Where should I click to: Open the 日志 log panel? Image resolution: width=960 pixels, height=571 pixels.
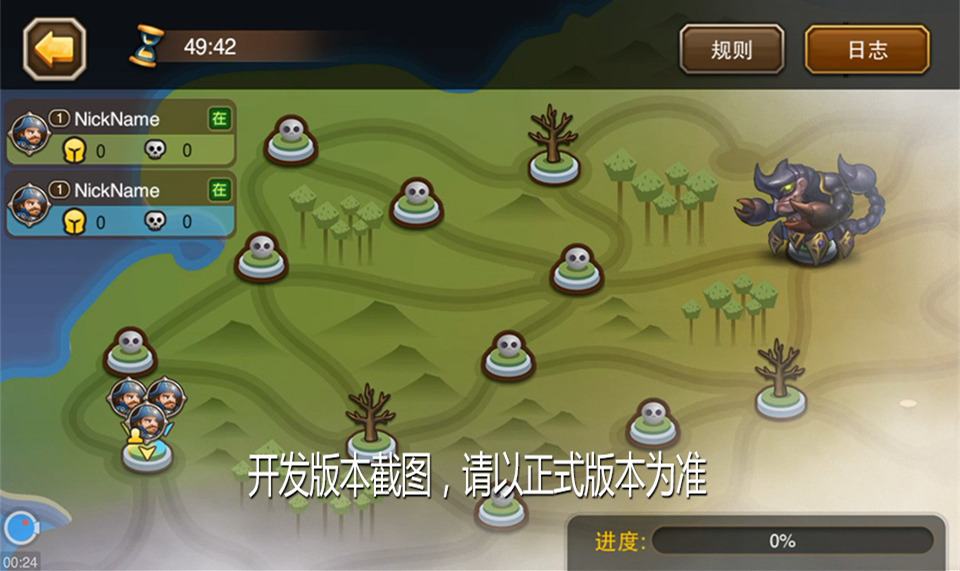pyautogui.click(x=867, y=49)
